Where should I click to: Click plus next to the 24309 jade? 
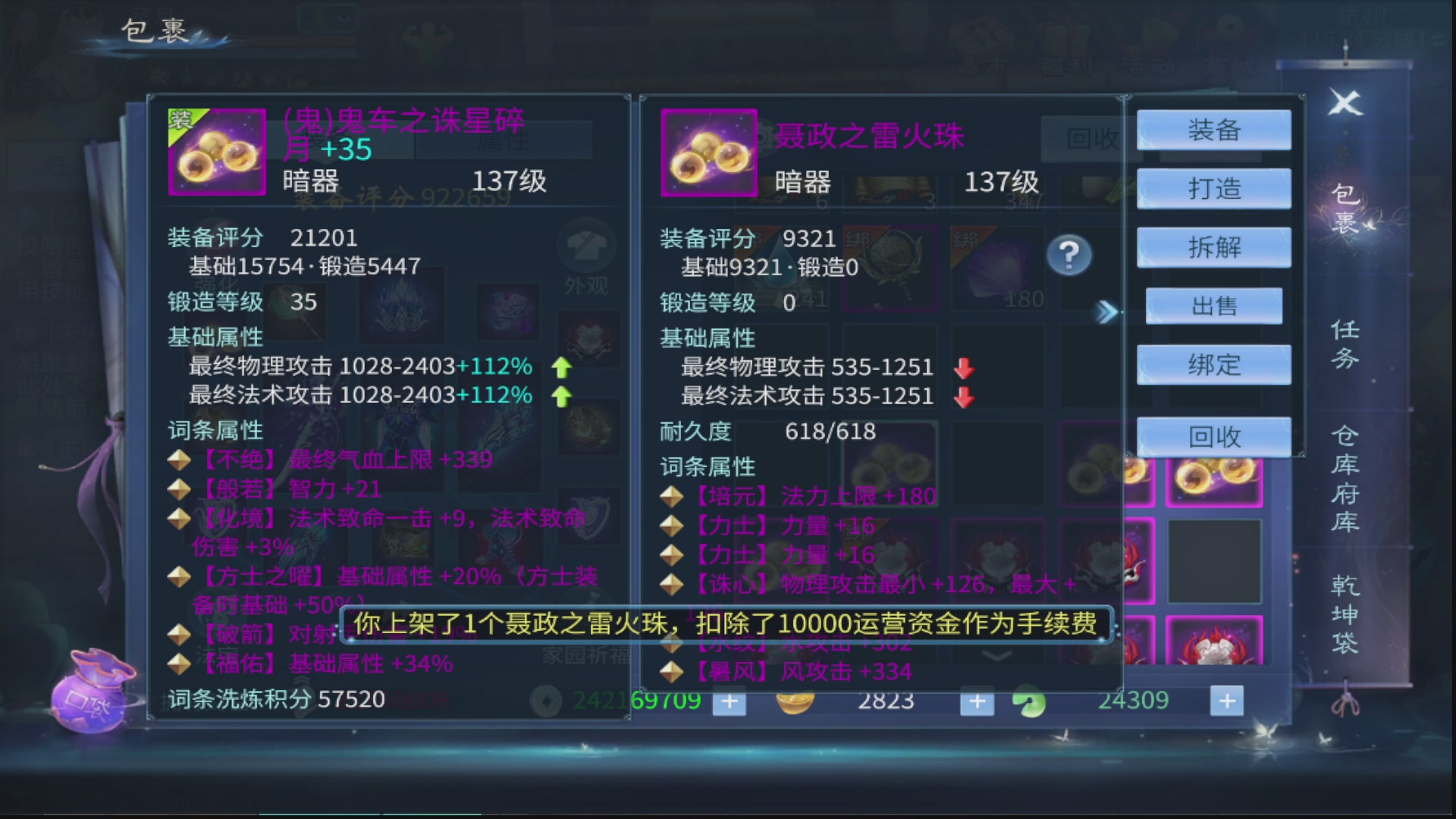pos(1226,702)
